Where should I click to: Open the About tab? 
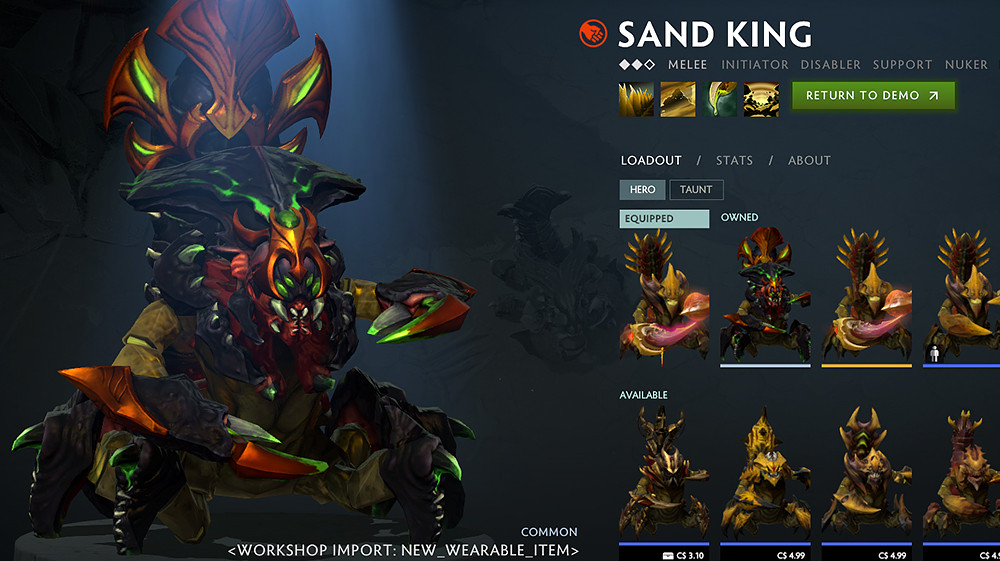809,160
